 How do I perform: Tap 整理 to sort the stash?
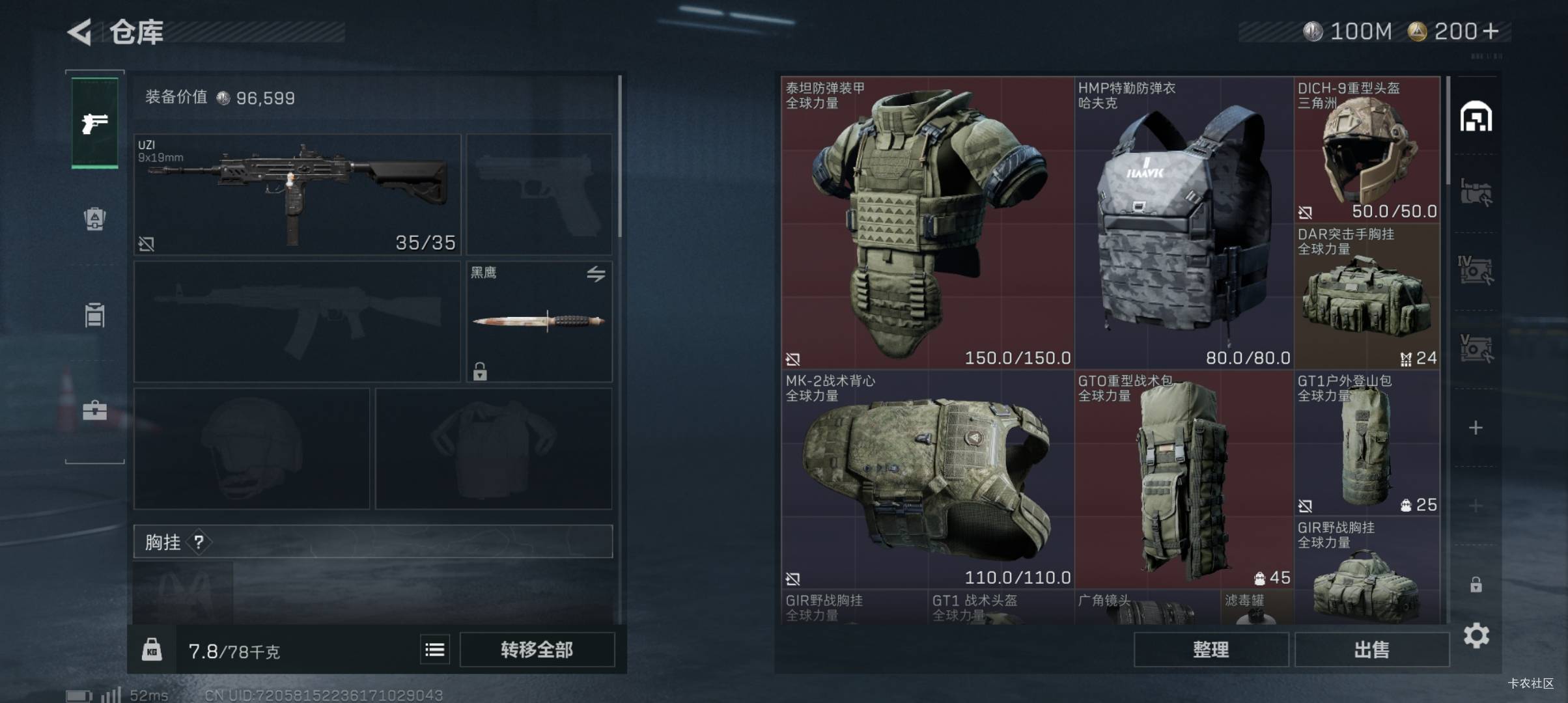(1211, 650)
